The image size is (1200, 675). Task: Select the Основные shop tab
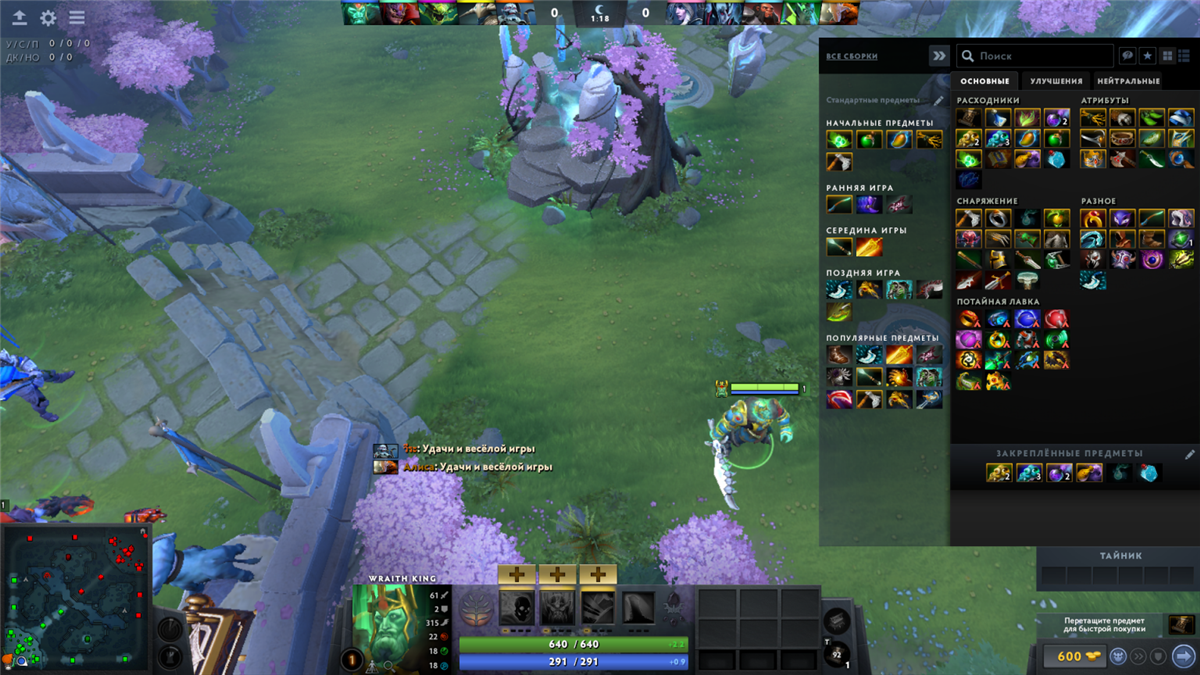pyautogui.click(x=983, y=81)
